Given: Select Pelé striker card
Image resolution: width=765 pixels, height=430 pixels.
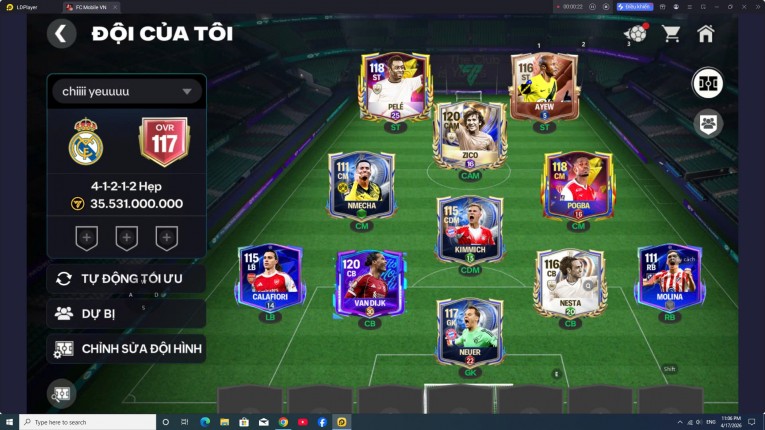Looking at the screenshot, I should tap(393, 89).
